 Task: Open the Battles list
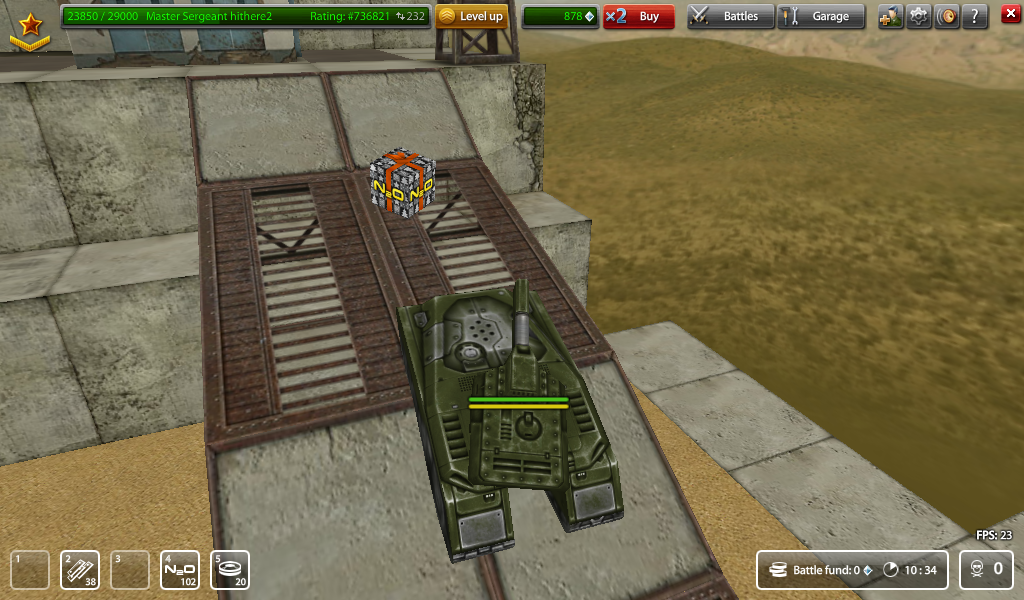pyautogui.click(x=731, y=16)
